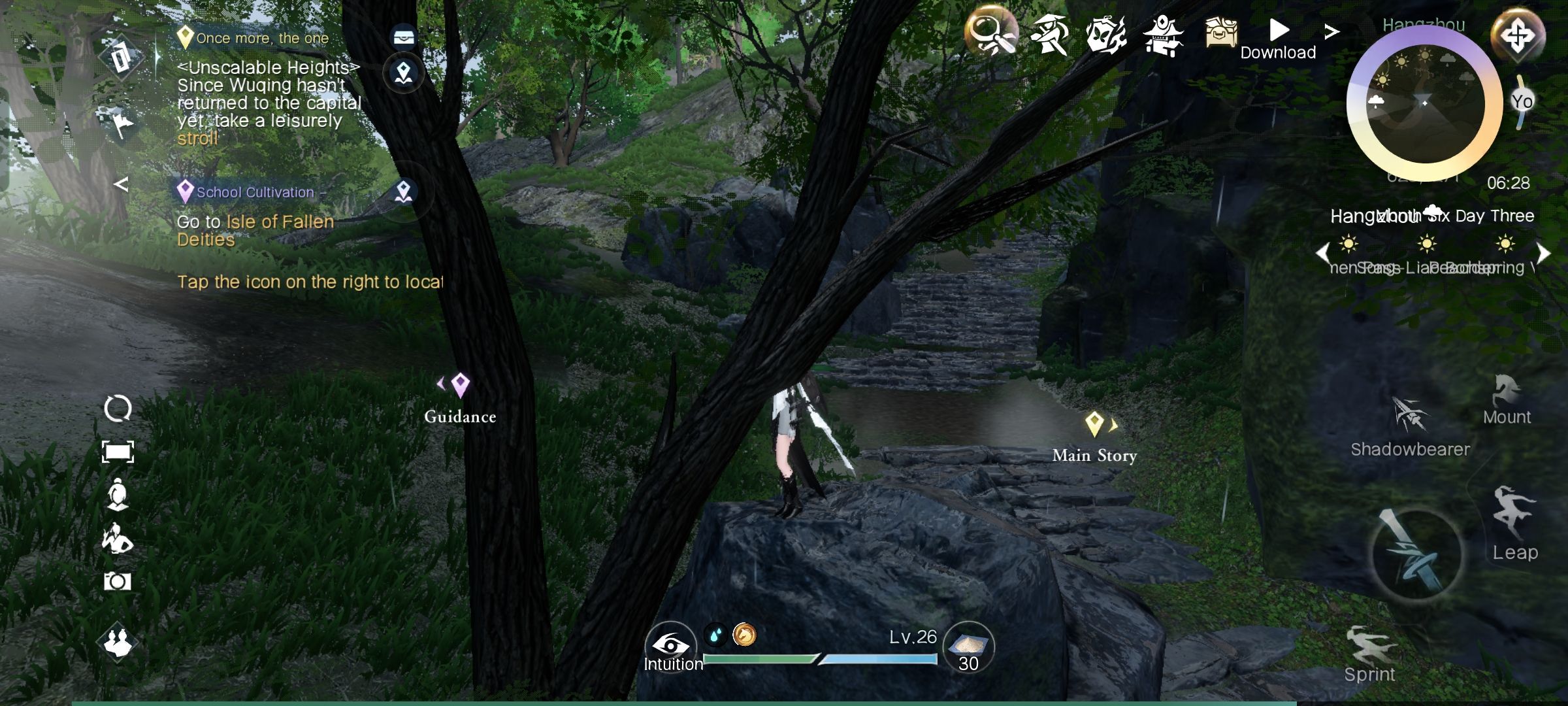
Task: Locate the Unscalable Heights quest target
Action: tap(404, 73)
